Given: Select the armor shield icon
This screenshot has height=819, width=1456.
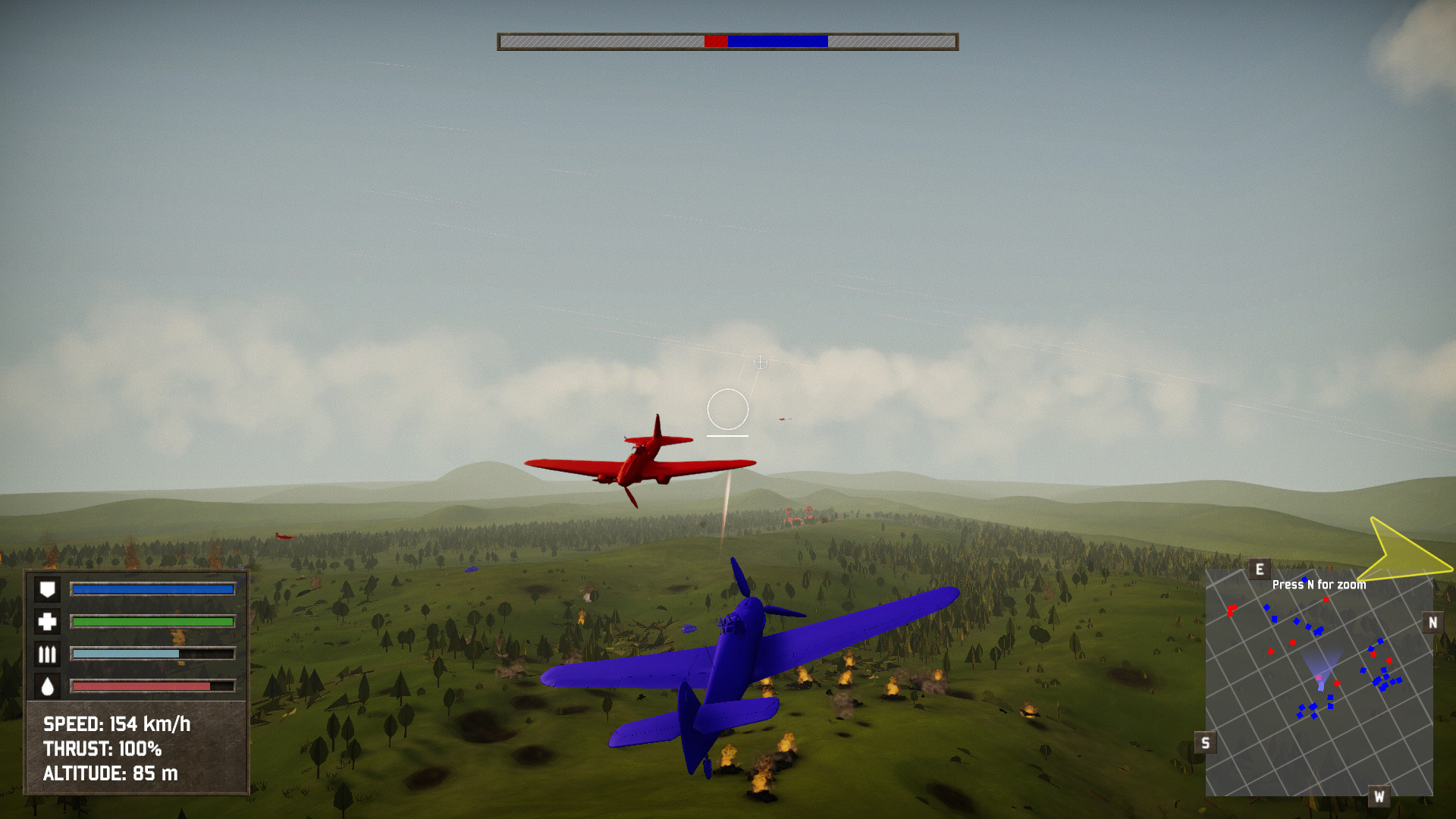Looking at the screenshot, I should [x=47, y=588].
